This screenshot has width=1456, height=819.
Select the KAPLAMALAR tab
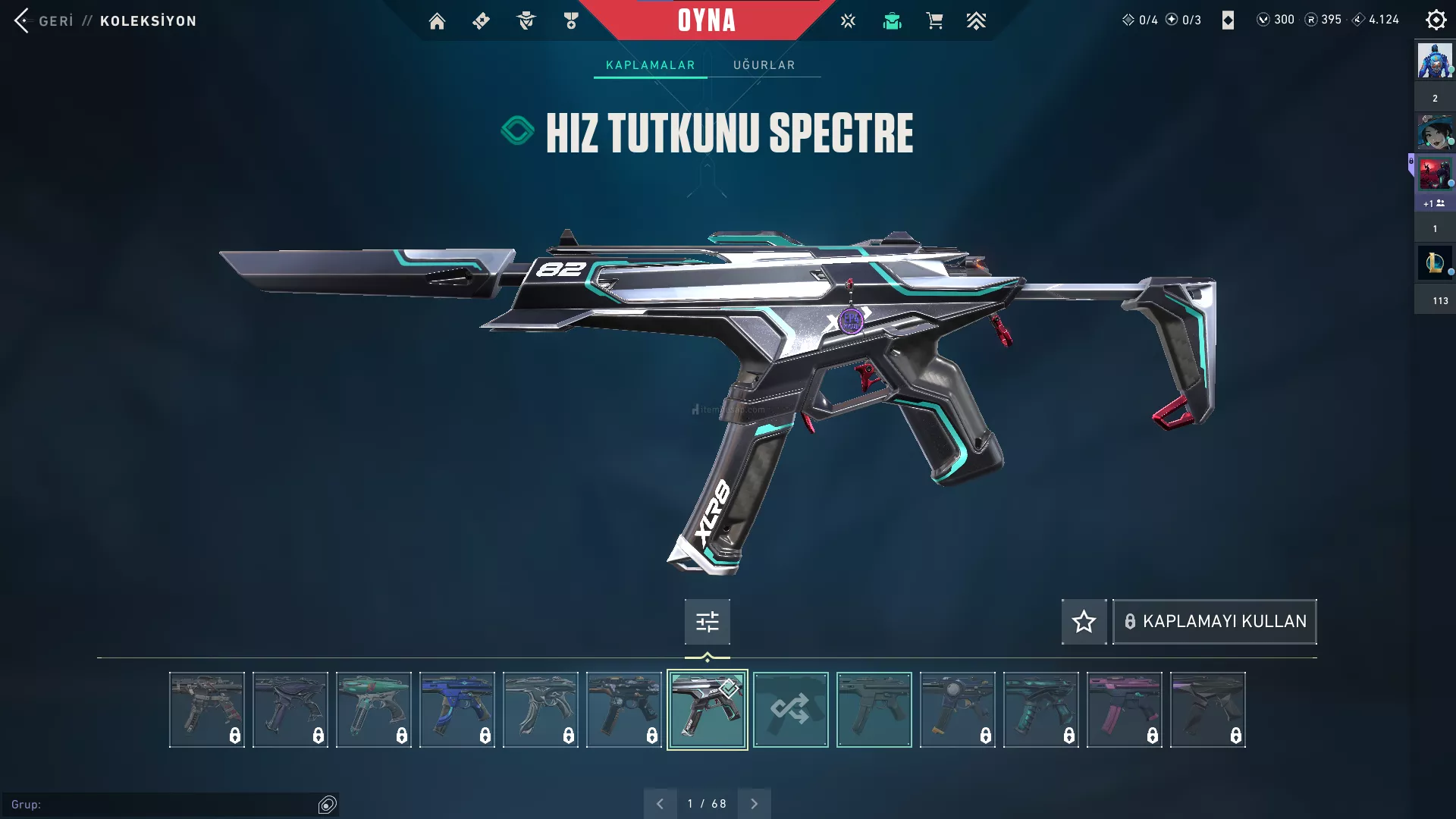pyautogui.click(x=650, y=65)
